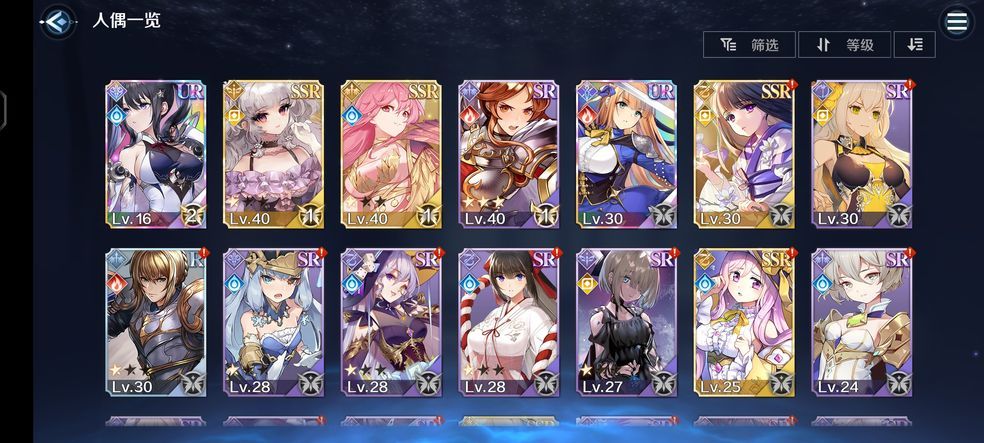The image size is (984, 443).
Task: Open the black-haired shrine maiden doll card
Action: click(x=509, y=322)
